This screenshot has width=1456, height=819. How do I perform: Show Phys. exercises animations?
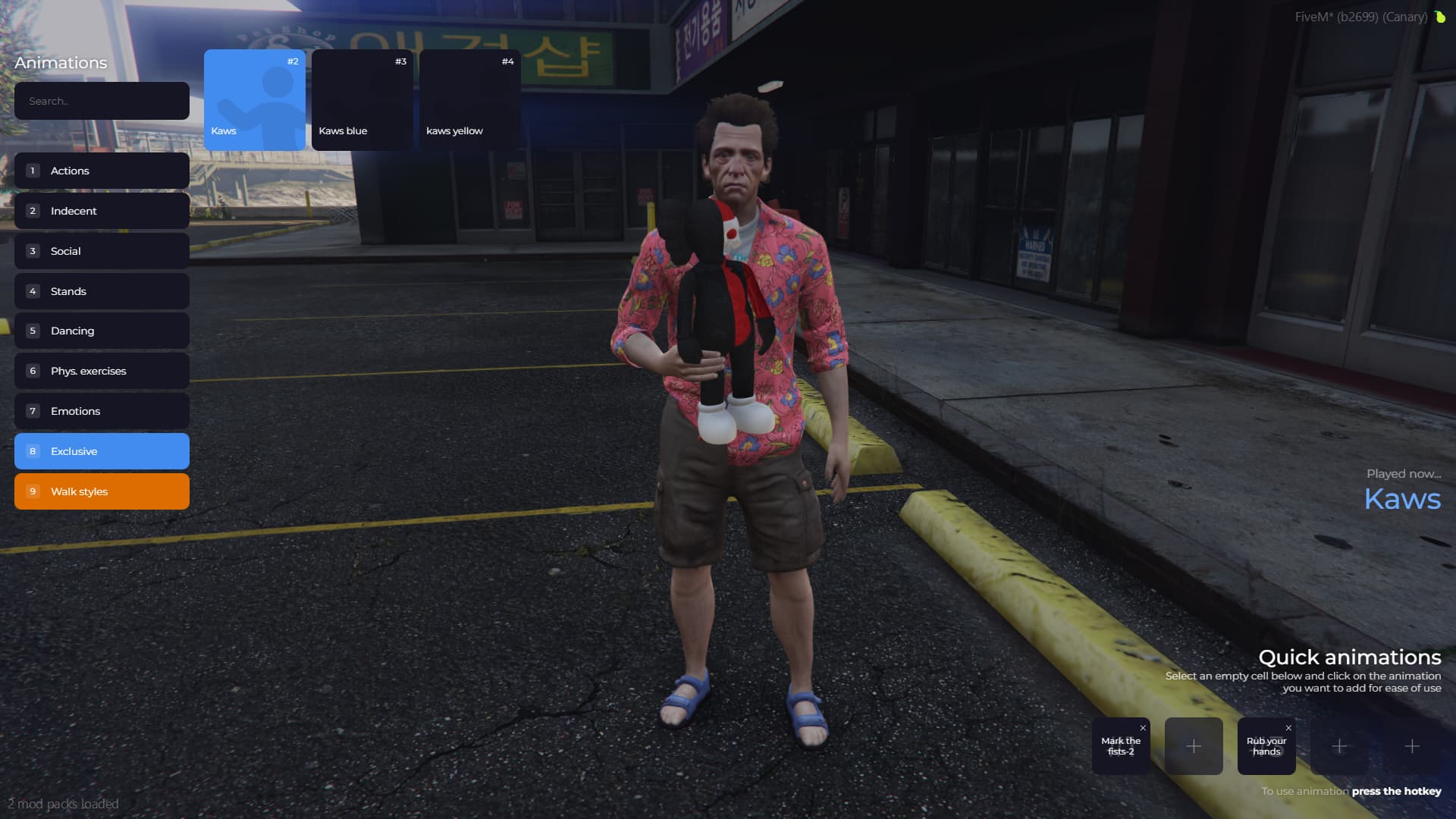102,371
